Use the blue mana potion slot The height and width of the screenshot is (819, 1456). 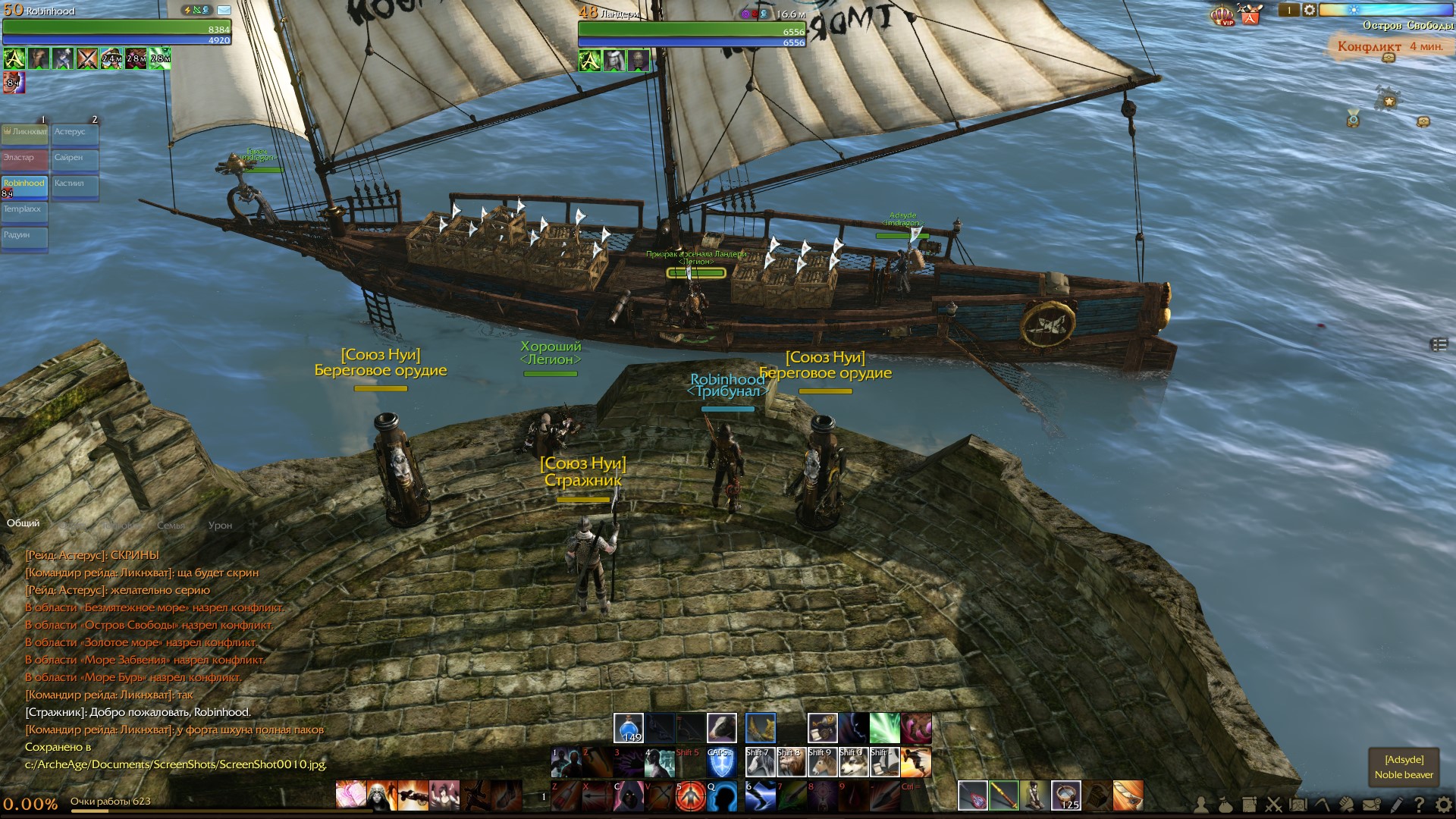[x=628, y=728]
